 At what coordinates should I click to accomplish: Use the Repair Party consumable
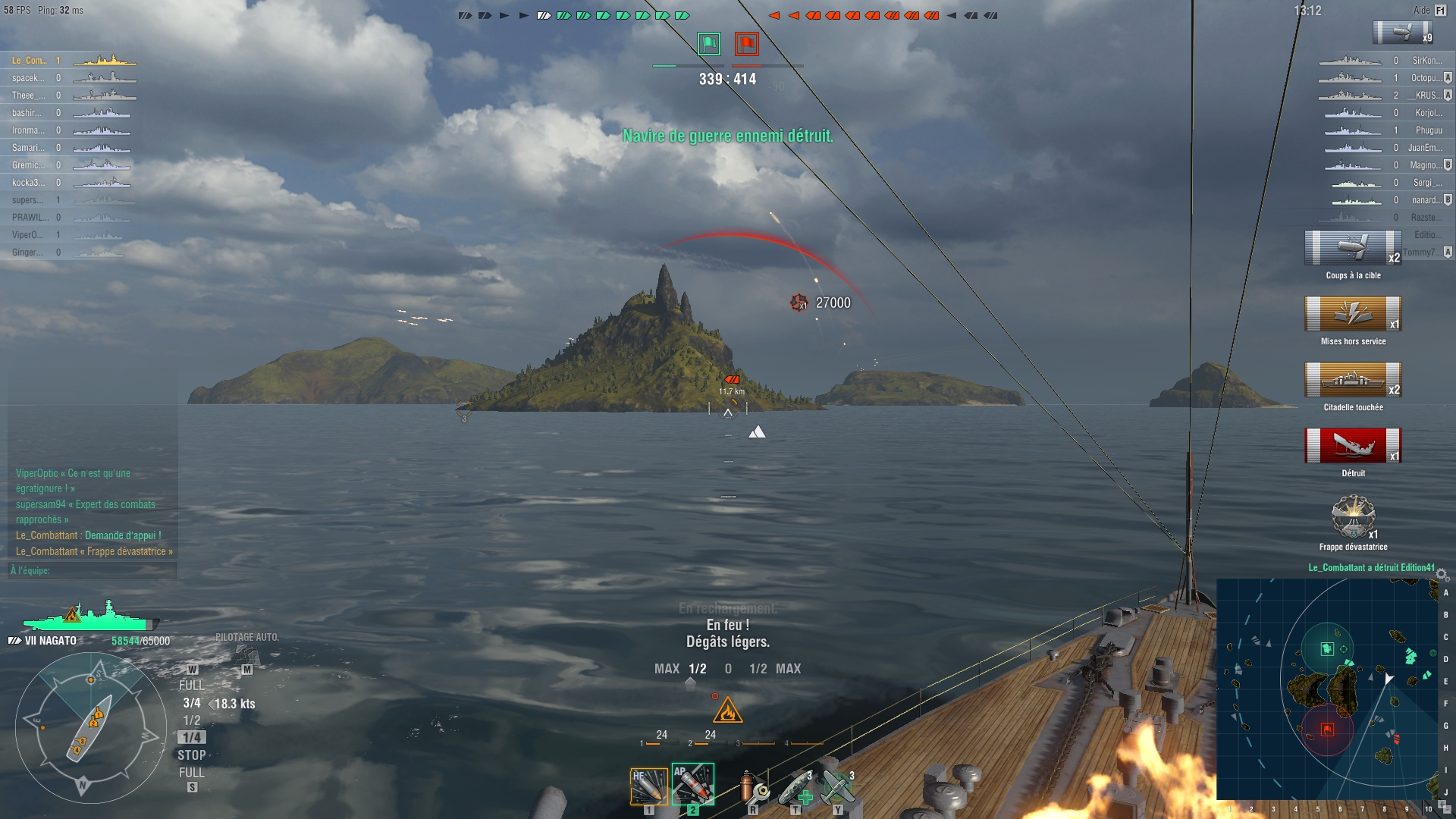[x=795, y=788]
